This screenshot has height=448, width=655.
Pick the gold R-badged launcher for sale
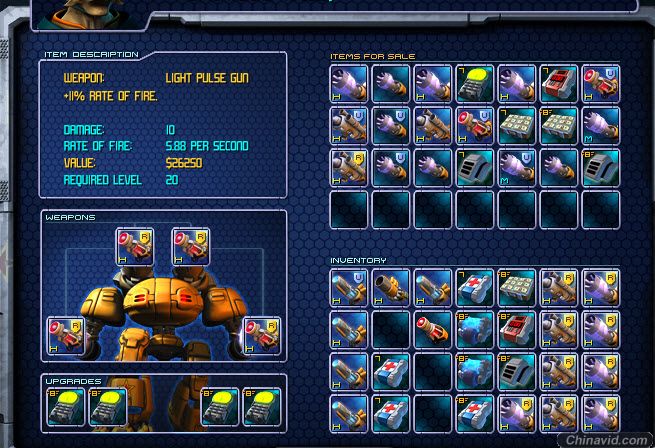(349, 167)
